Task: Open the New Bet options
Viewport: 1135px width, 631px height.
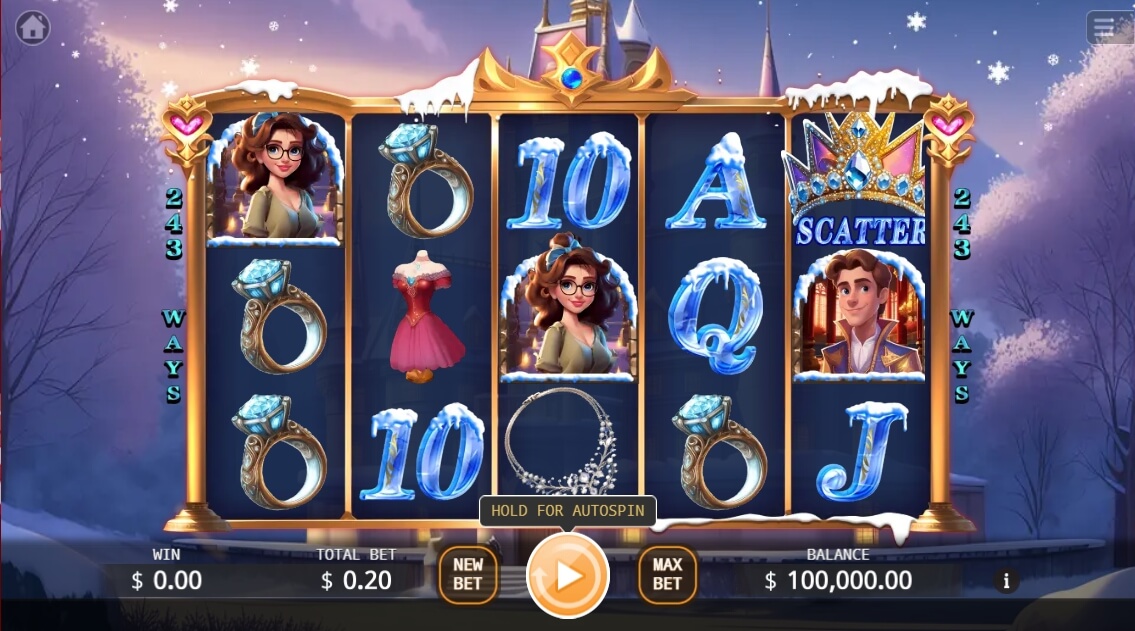Action: (468, 575)
